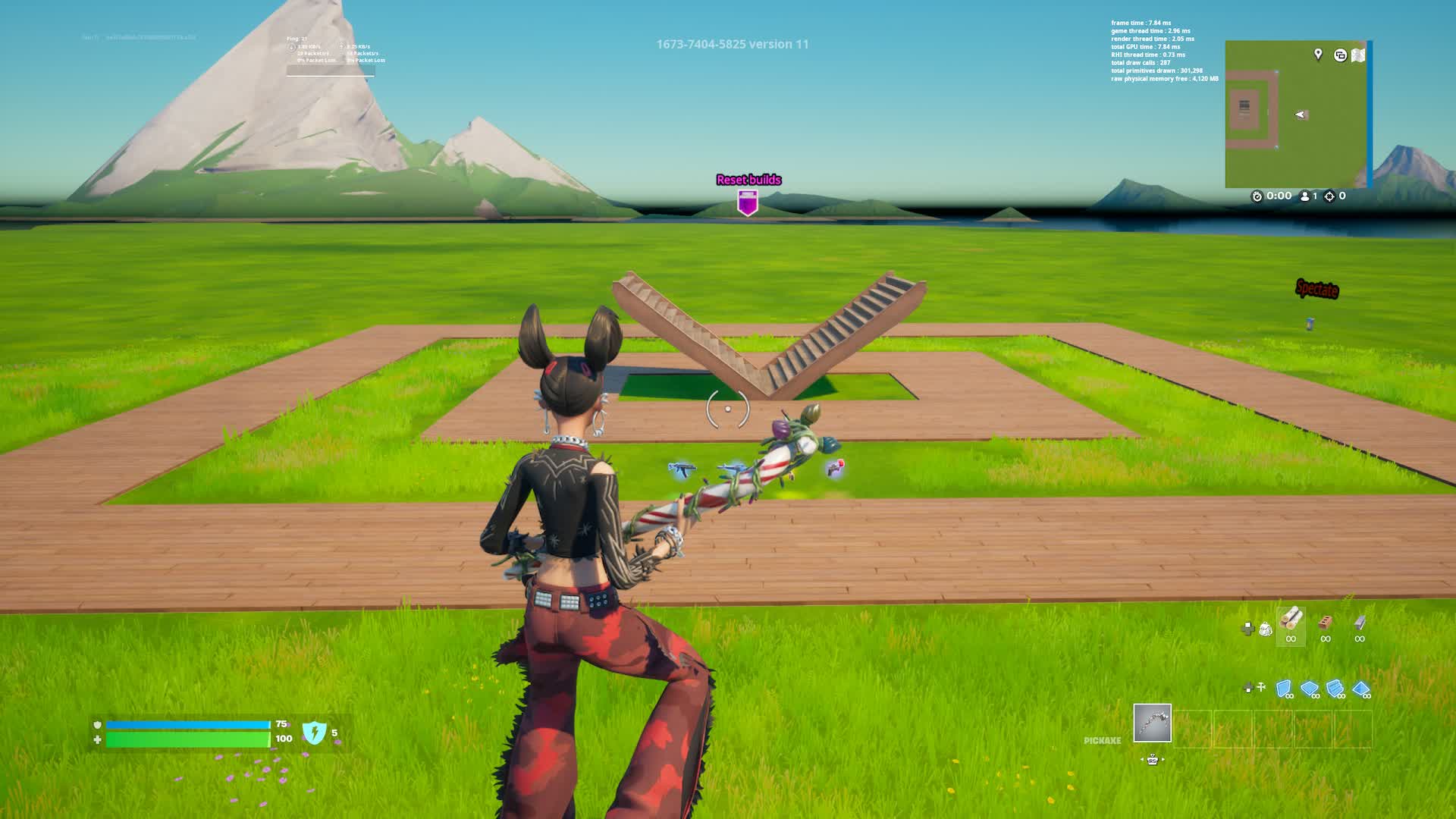Select the pickaxe hotbar slot
The image size is (1456, 819).
pyautogui.click(x=1152, y=723)
